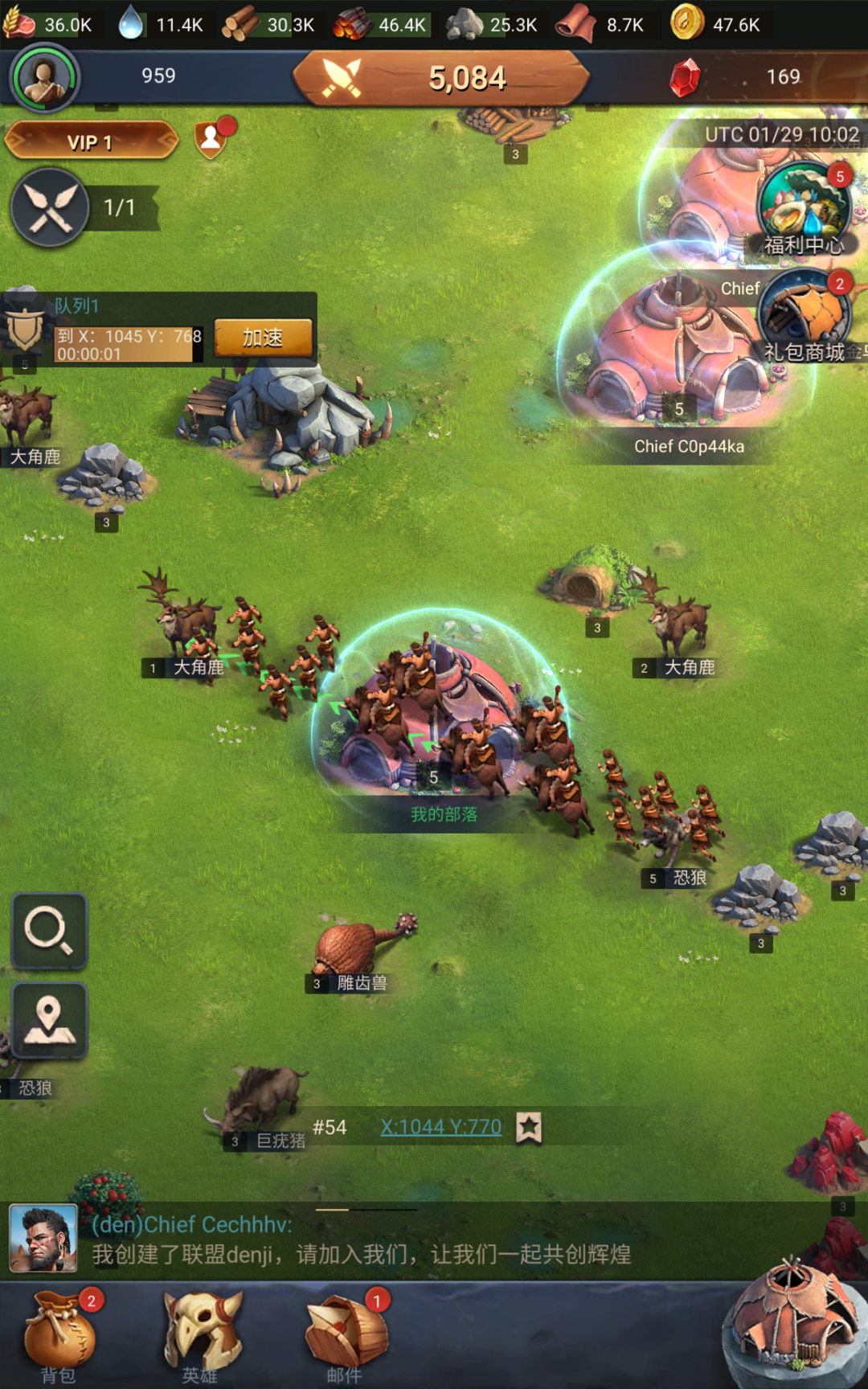
Task: Tap the friend shield notification icon
Action: (211, 139)
